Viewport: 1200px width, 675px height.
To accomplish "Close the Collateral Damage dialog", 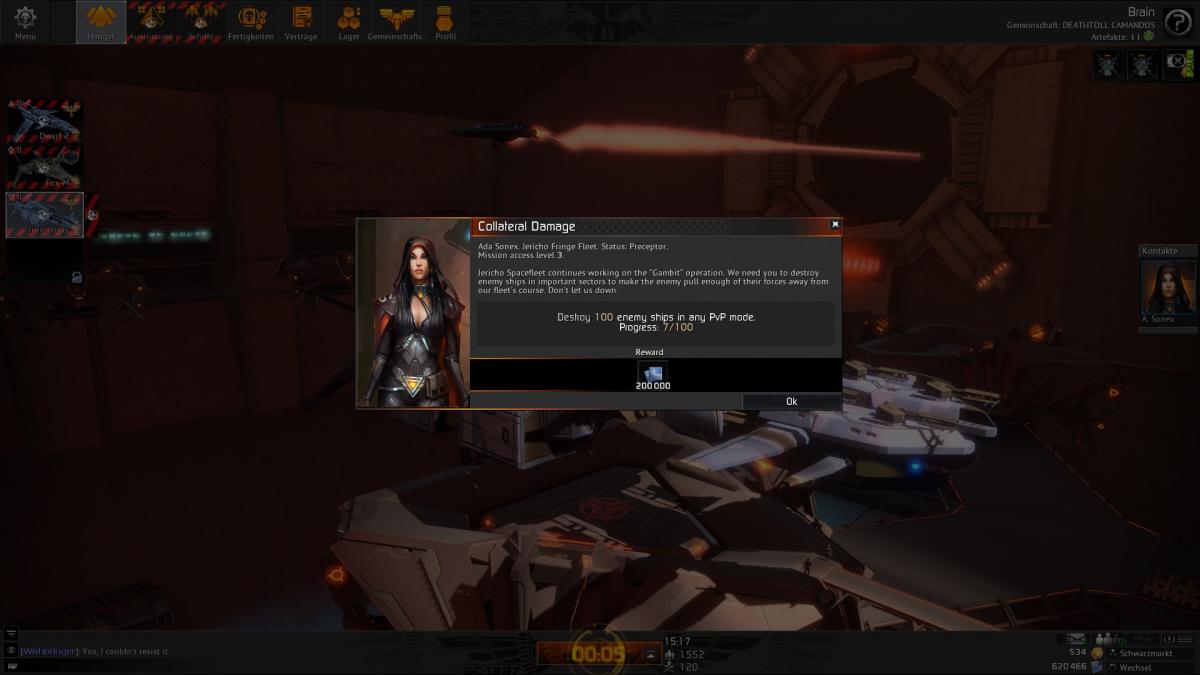I will tap(835, 225).
